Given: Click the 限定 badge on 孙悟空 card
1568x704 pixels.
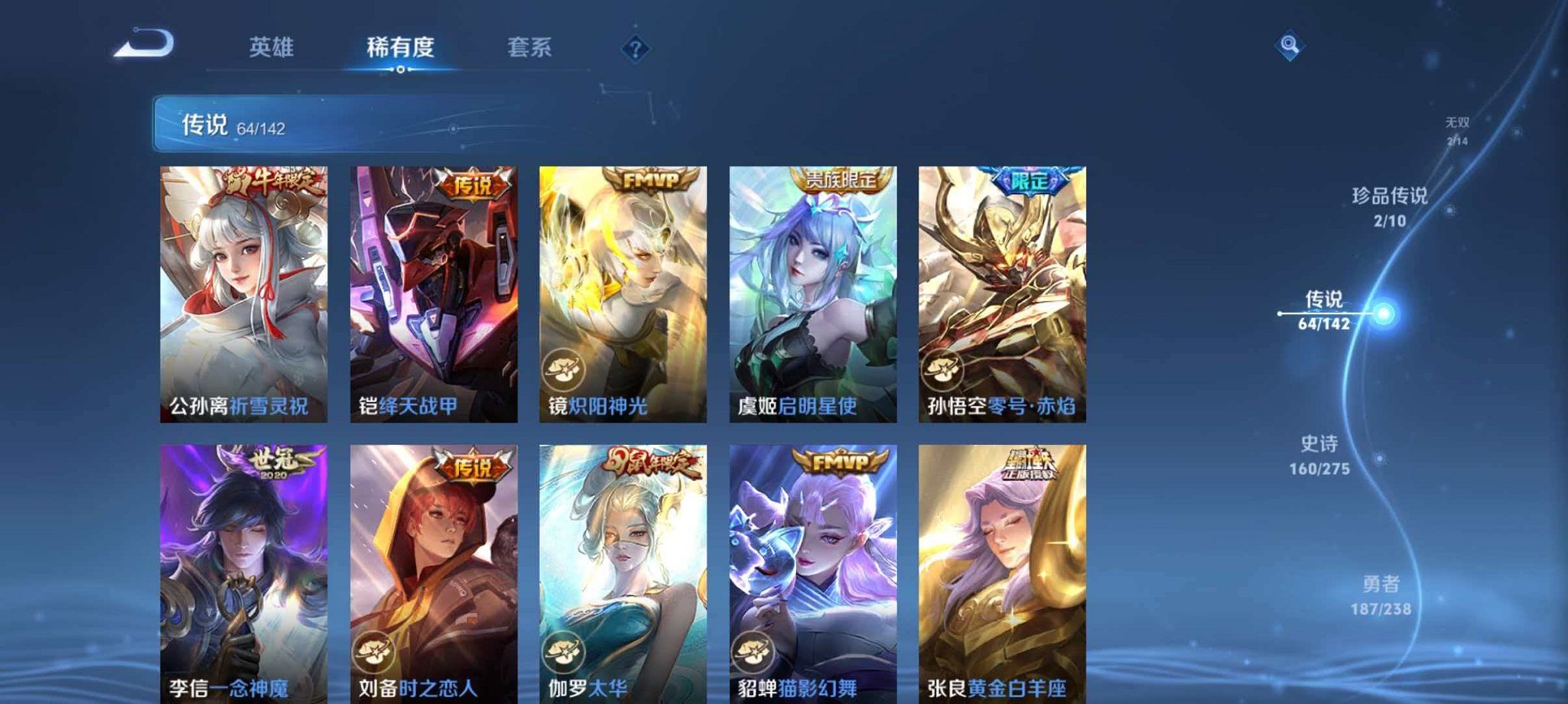Looking at the screenshot, I should [1032, 179].
